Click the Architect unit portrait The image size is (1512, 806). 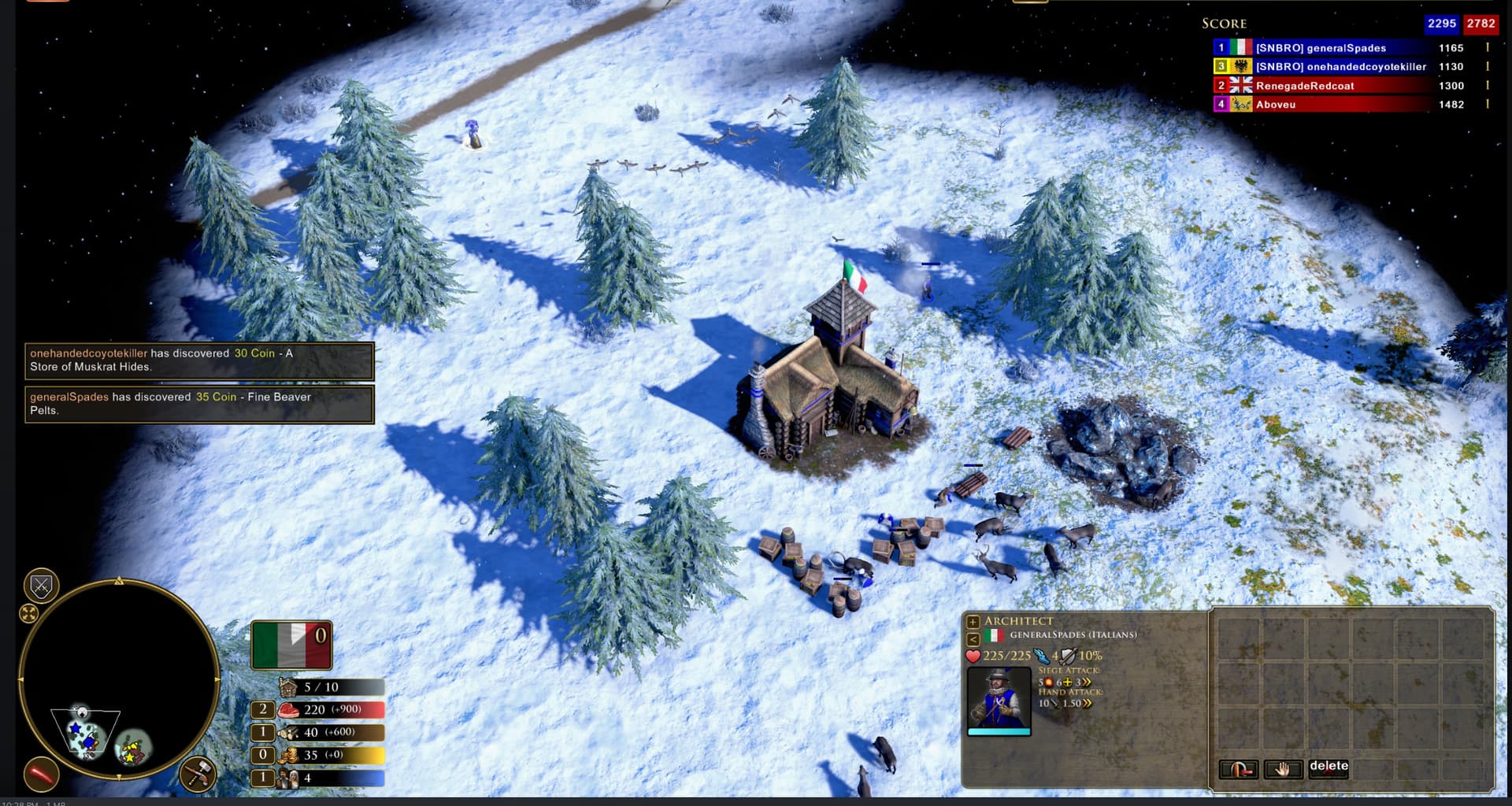click(999, 698)
